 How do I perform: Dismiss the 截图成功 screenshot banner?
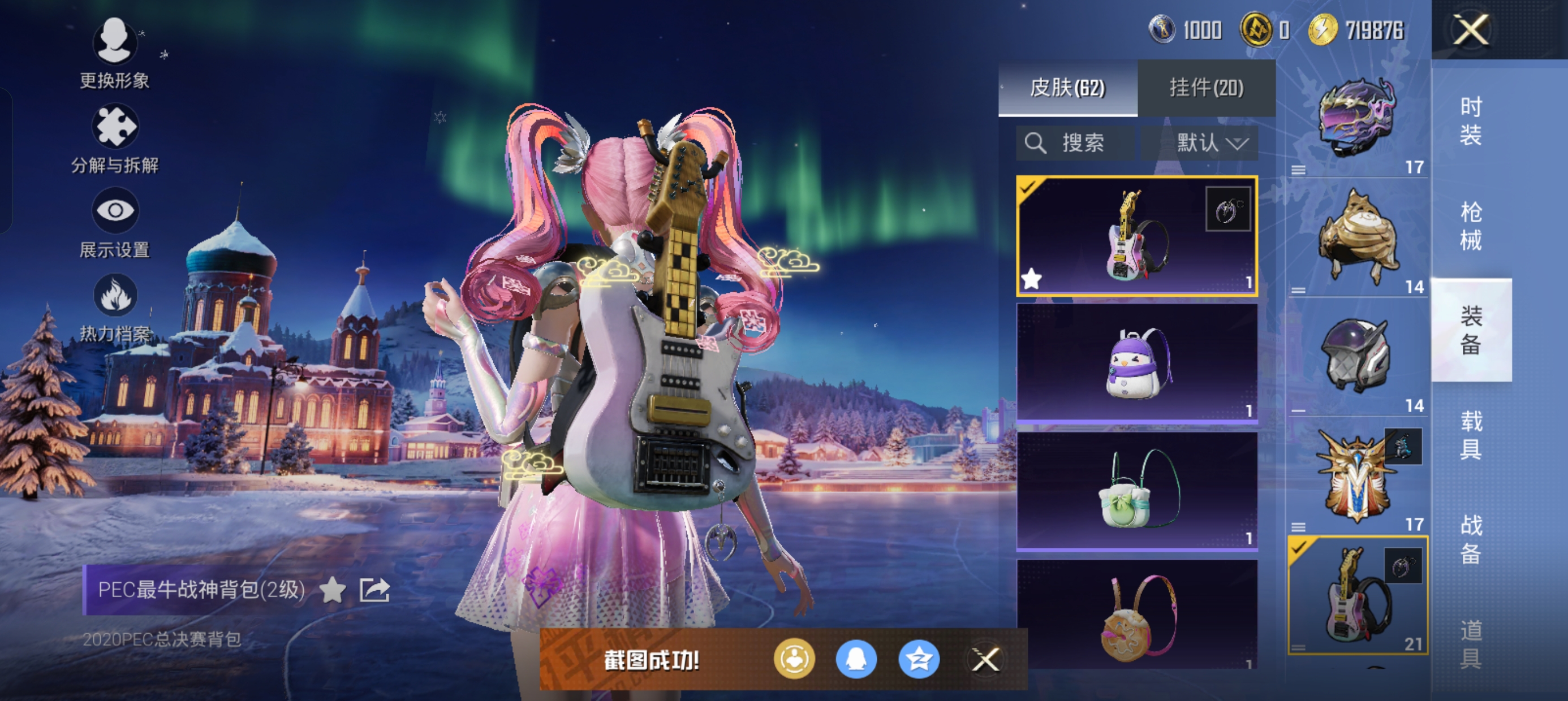point(985,660)
